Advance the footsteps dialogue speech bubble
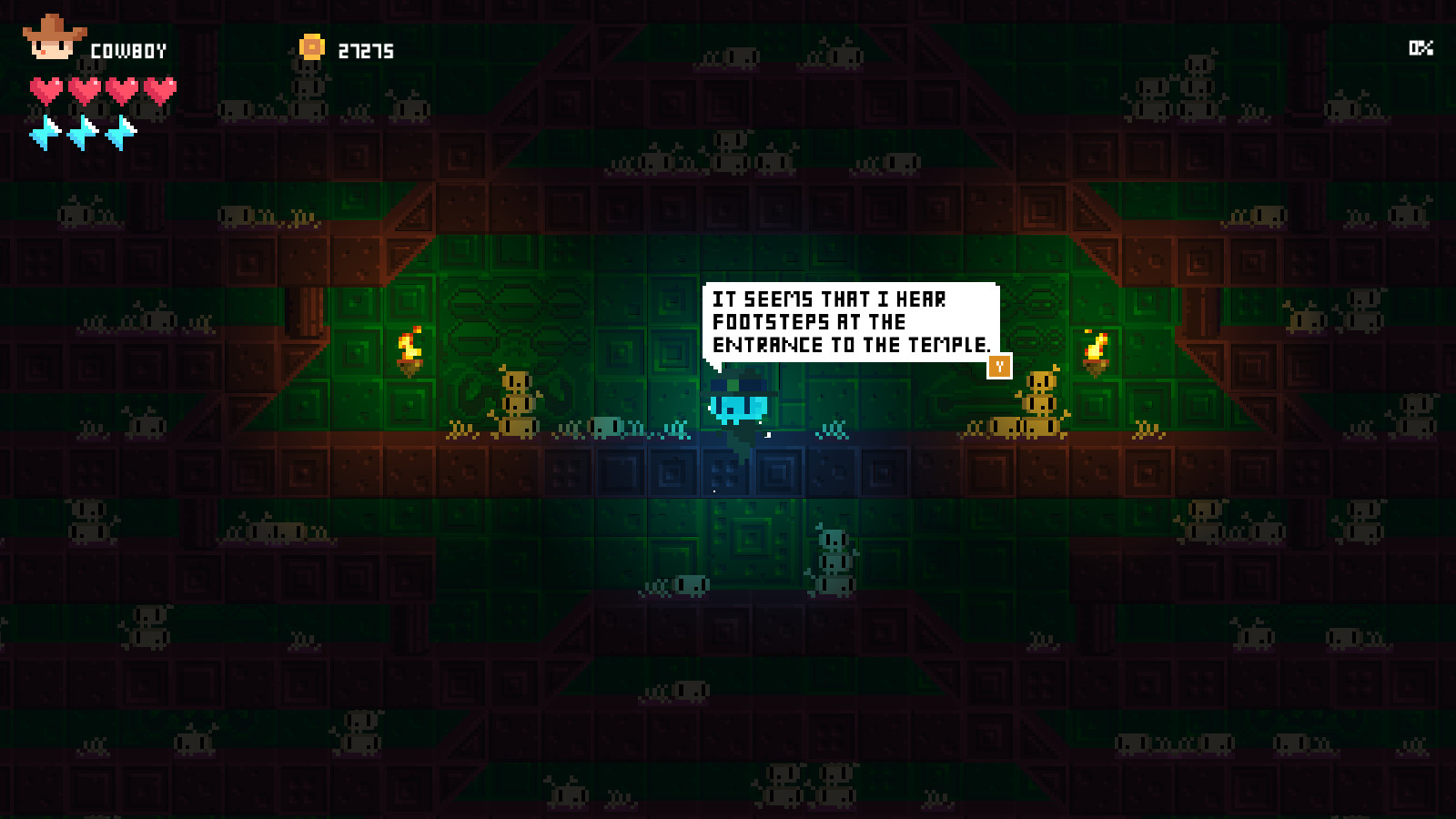1456x819 pixels. 999,366
